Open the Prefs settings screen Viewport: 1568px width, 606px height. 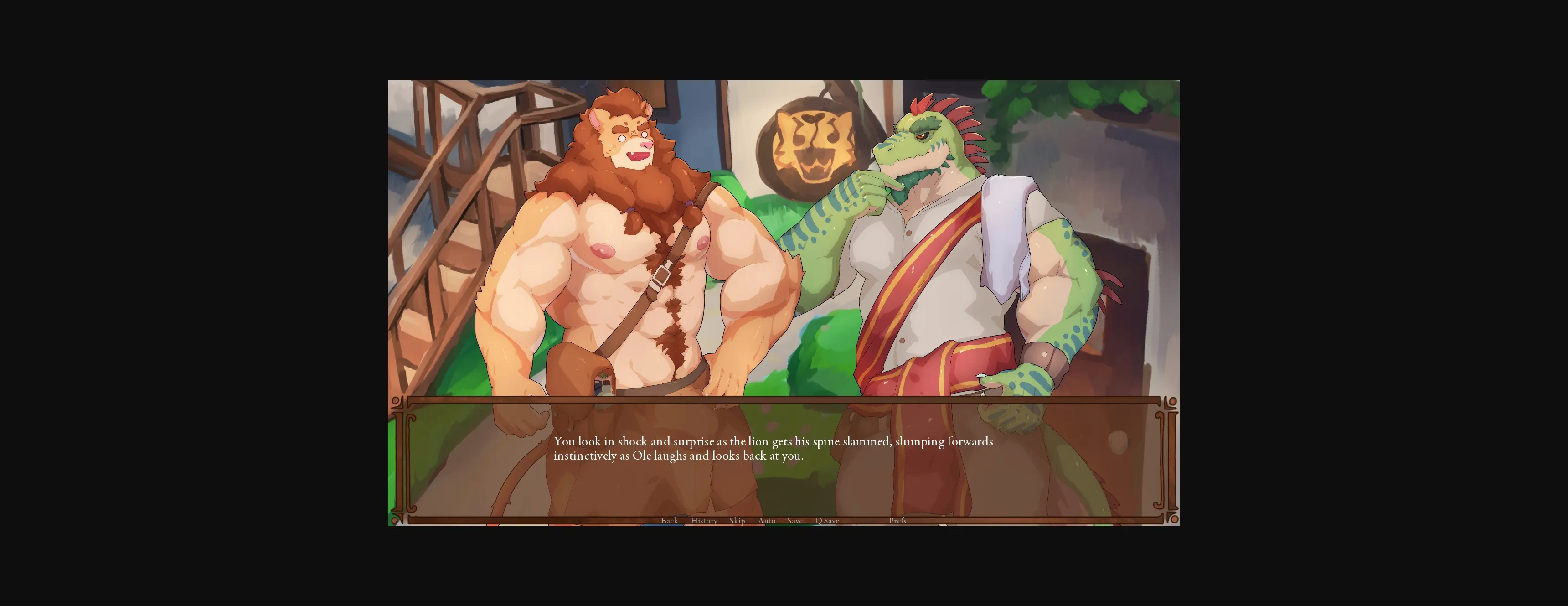coord(898,521)
